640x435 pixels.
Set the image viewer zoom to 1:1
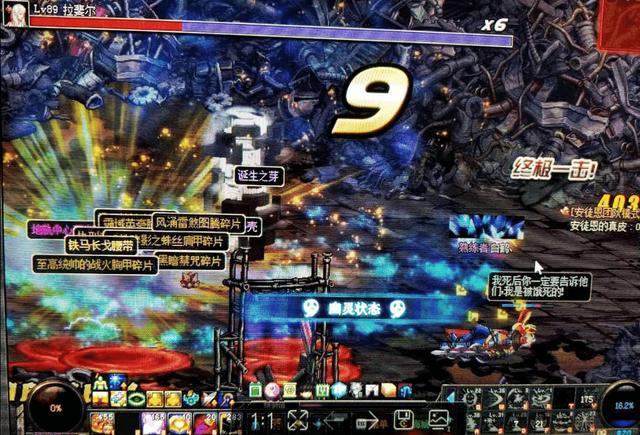tap(260, 420)
